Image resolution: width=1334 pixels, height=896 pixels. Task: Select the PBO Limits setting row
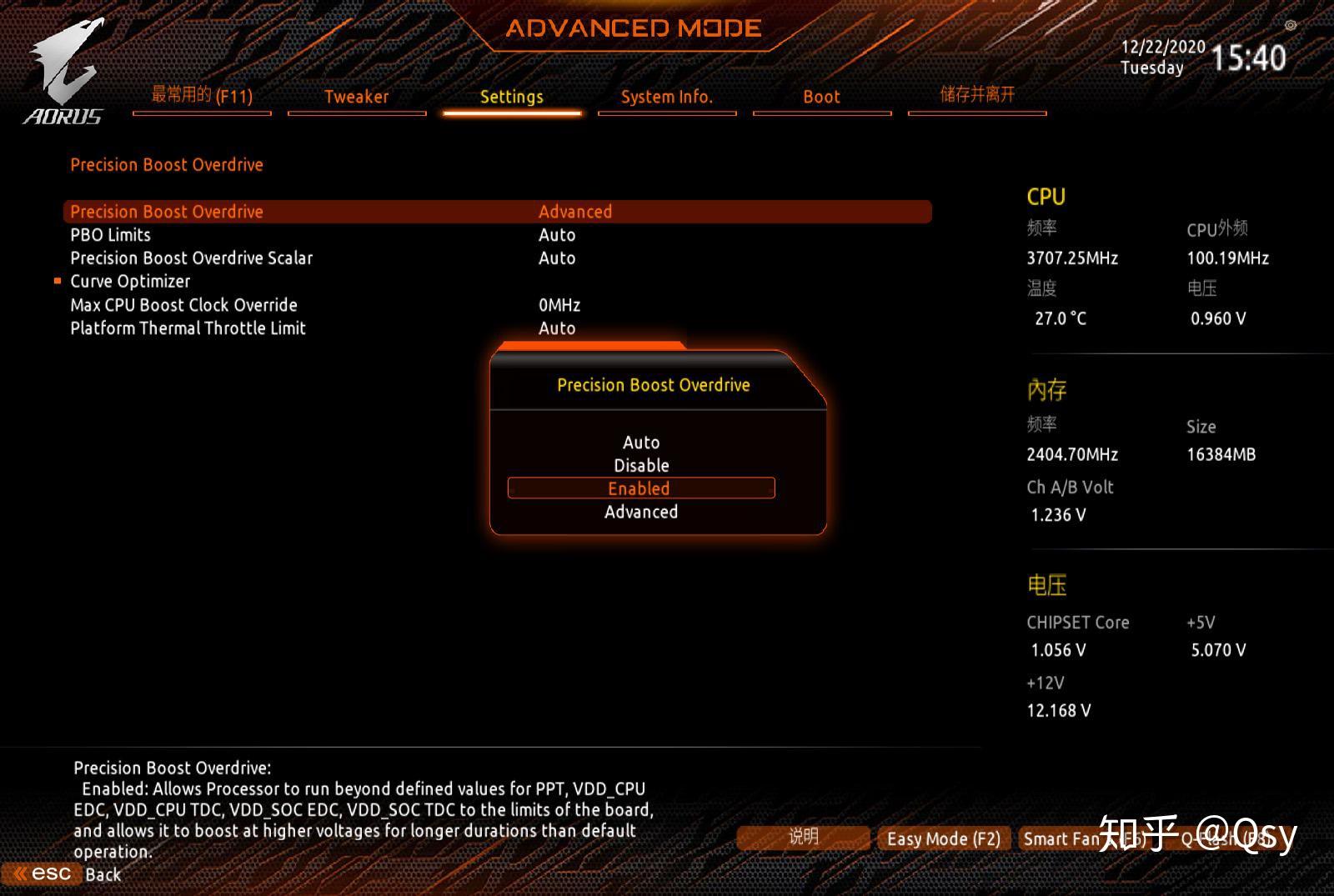[110, 235]
